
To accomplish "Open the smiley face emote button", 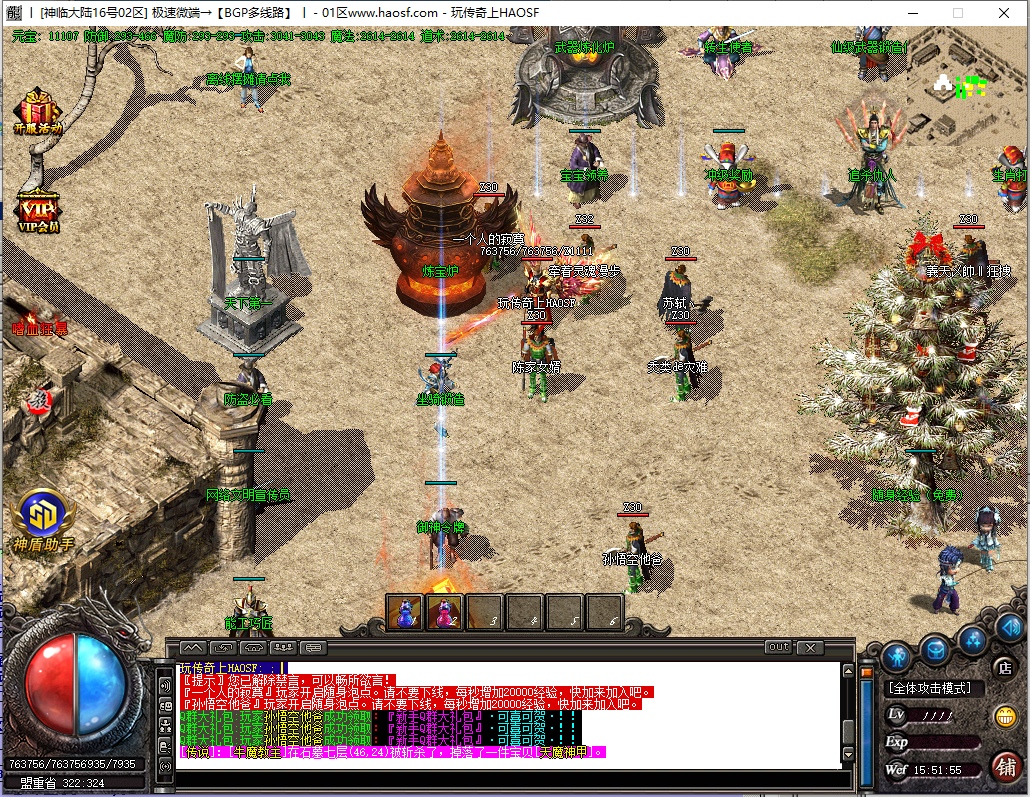I will point(1004,716).
